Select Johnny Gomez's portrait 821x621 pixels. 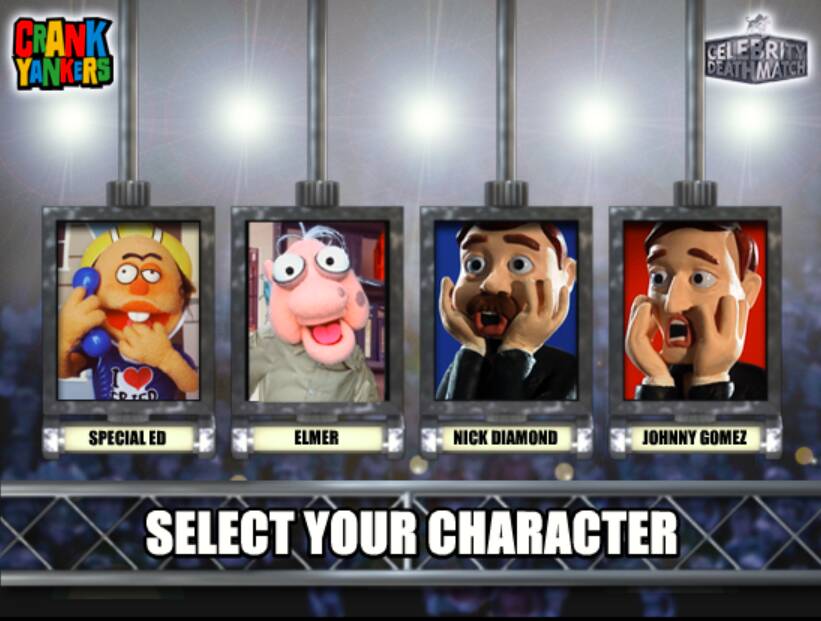(695, 310)
